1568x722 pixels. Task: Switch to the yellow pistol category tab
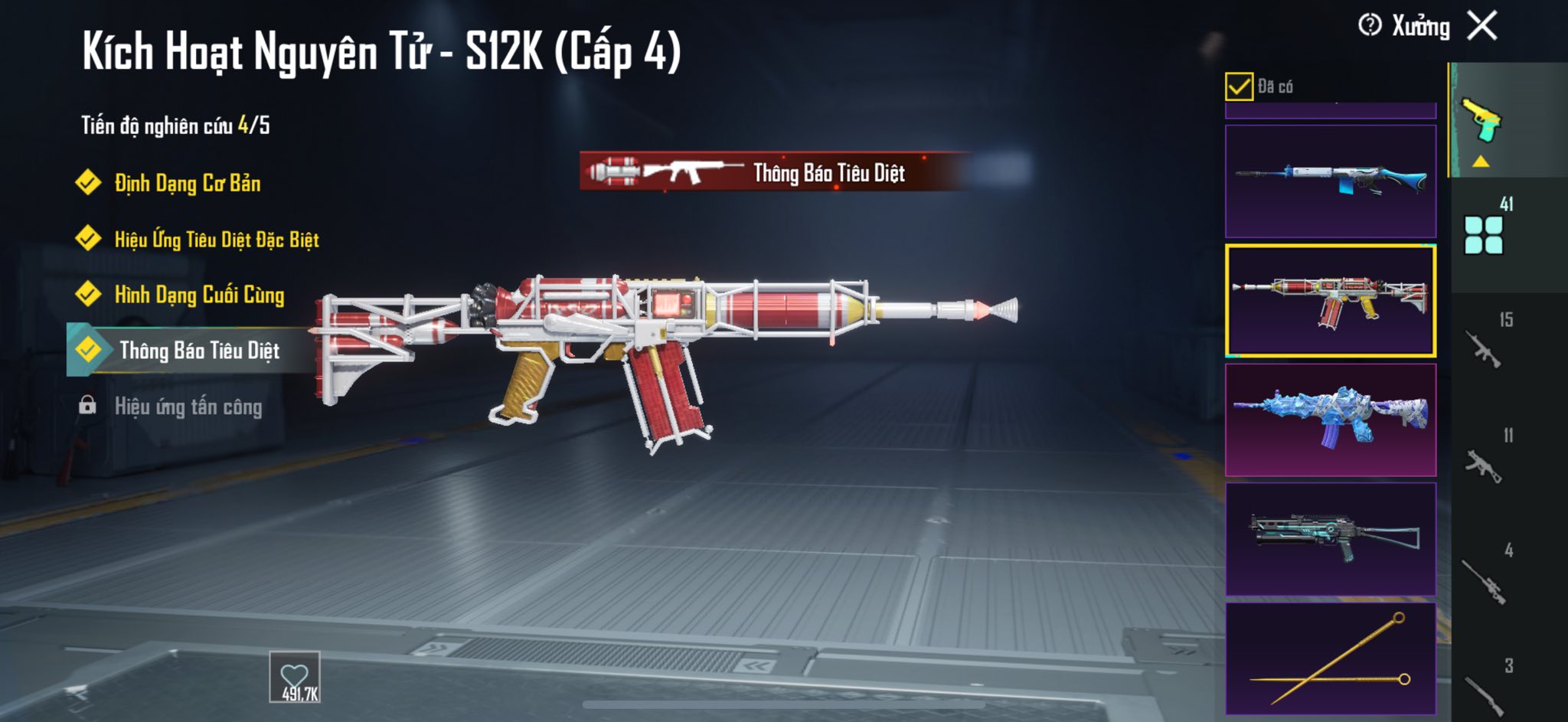click(1483, 123)
